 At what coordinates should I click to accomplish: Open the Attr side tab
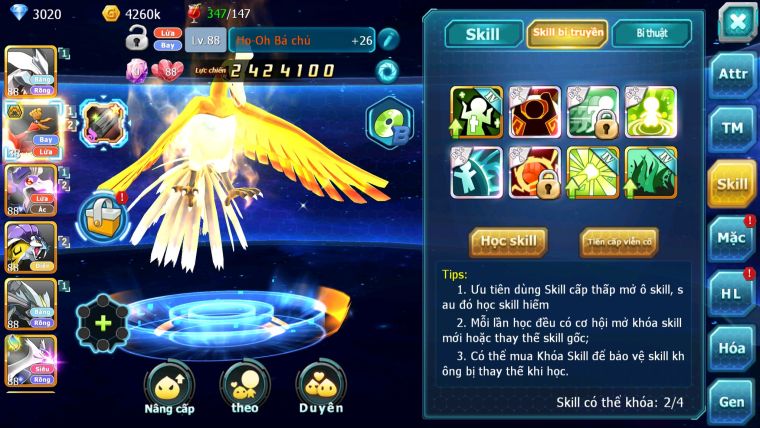click(732, 74)
